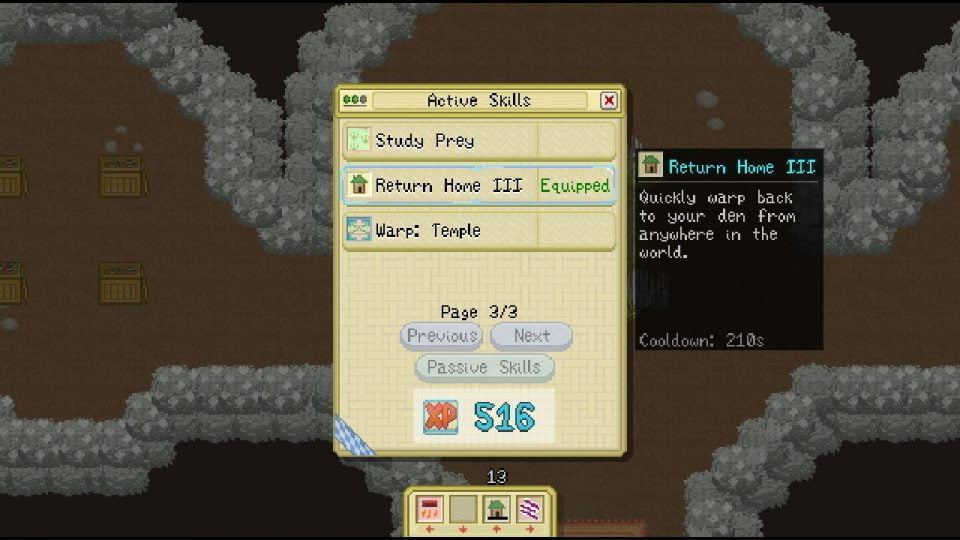Viewport: 960px width, 540px height.
Task: Go to the Previous skills page
Action: click(441, 336)
